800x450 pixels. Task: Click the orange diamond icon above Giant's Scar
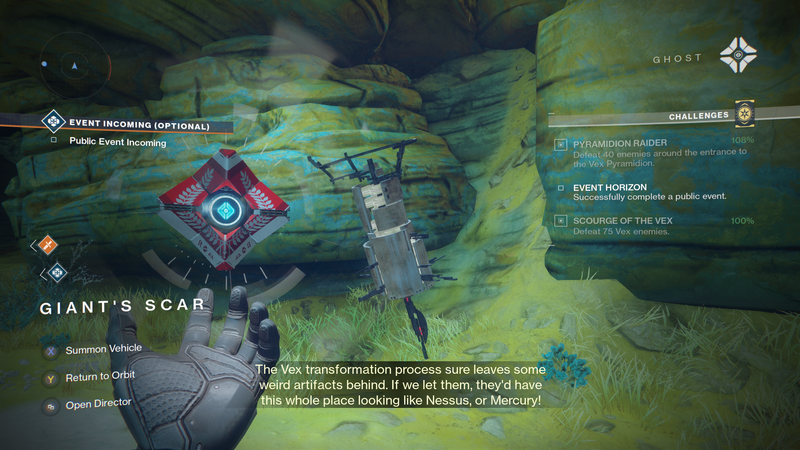(x=48, y=243)
